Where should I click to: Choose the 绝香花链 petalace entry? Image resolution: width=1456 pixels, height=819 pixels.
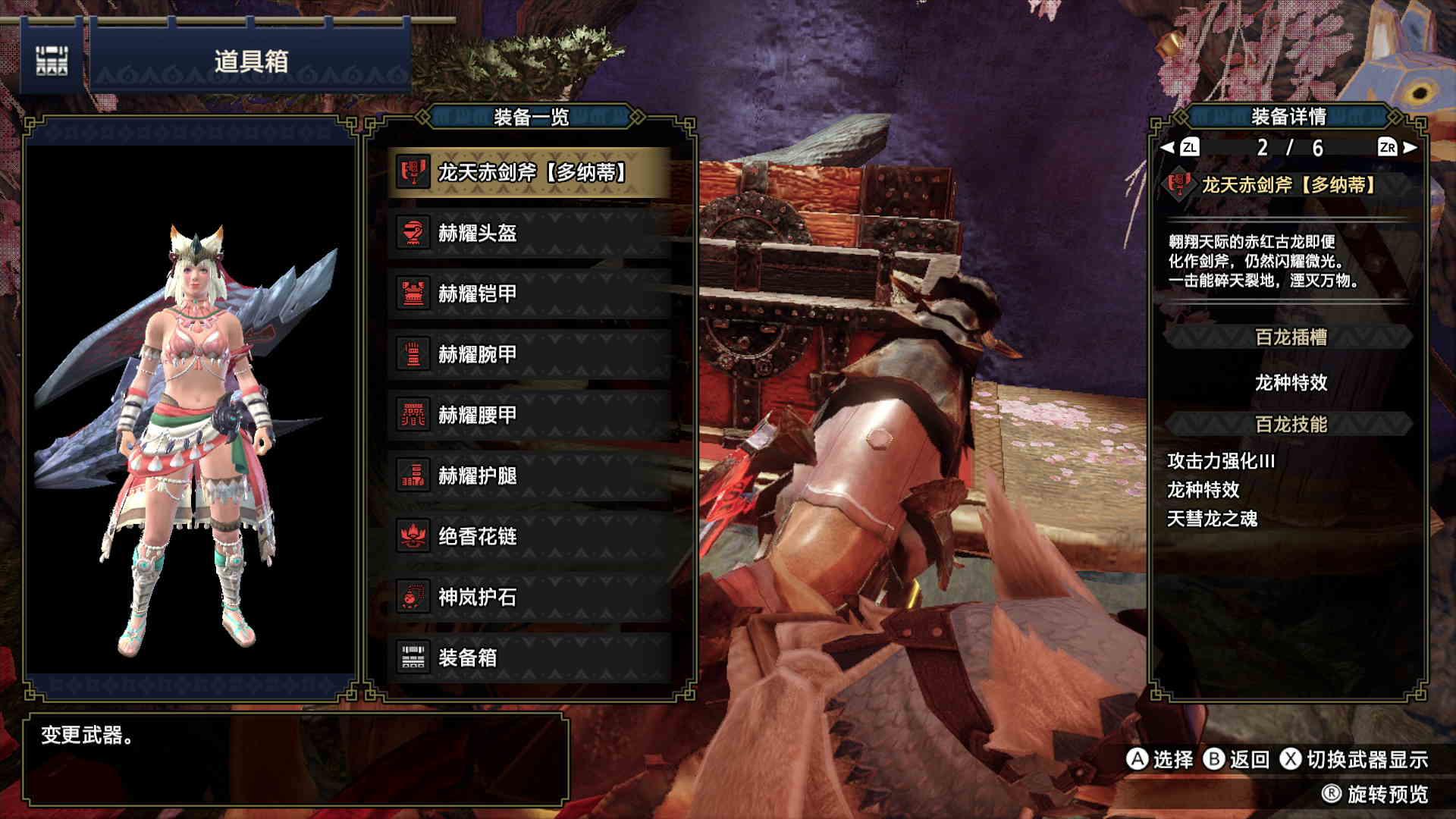tap(529, 537)
